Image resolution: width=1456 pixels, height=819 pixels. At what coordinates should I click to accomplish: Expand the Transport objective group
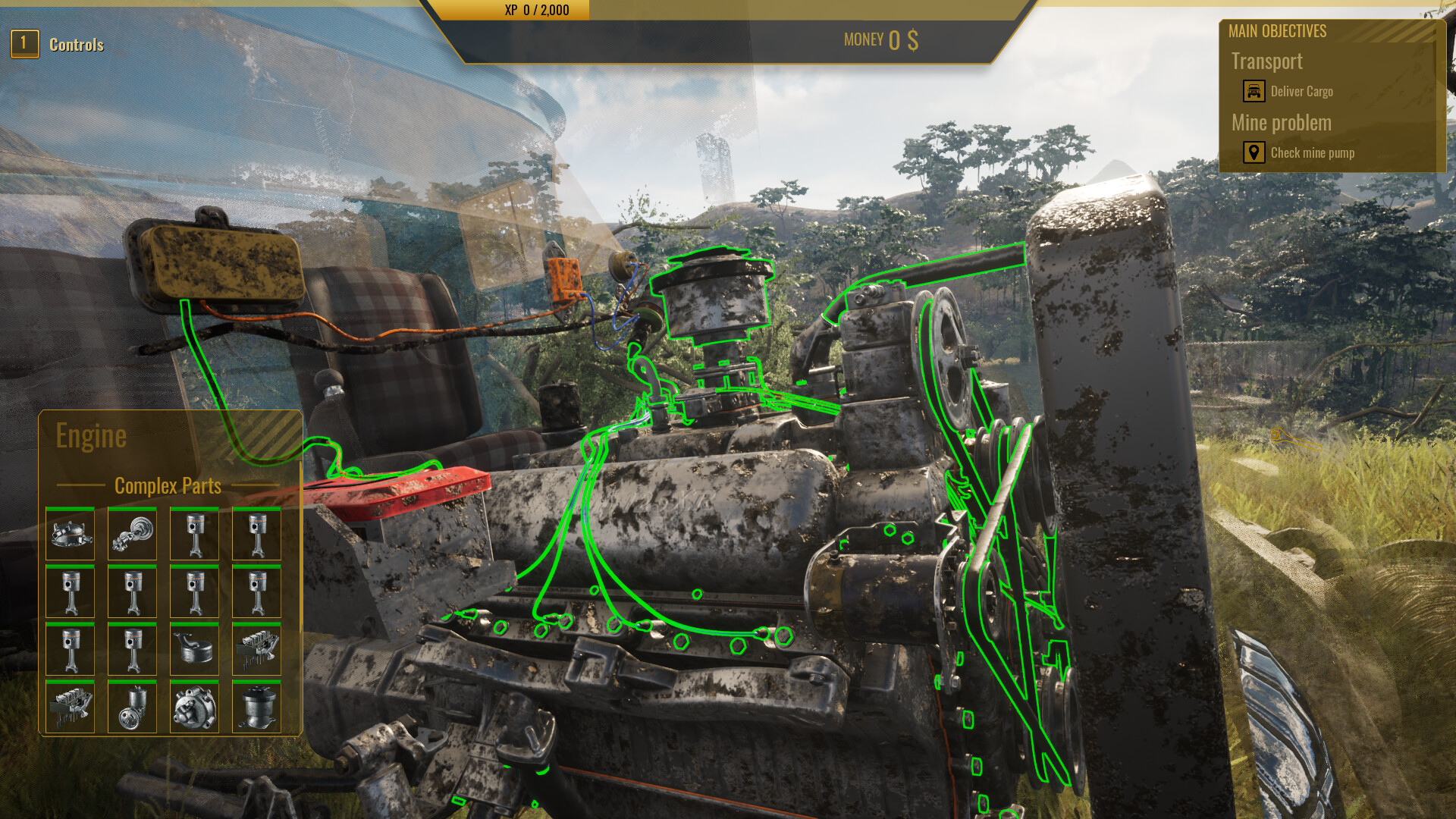(x=1266, y=61)
